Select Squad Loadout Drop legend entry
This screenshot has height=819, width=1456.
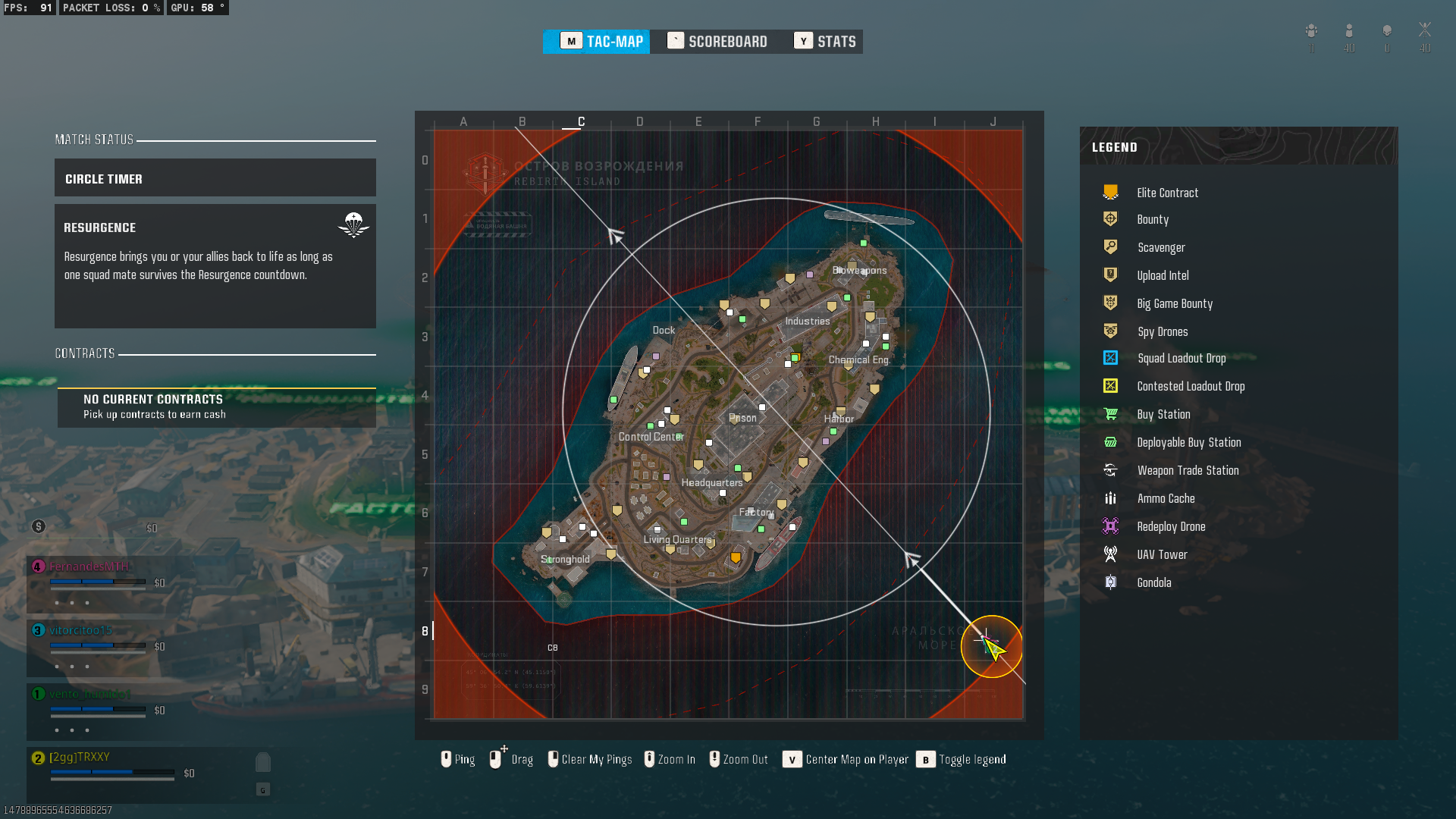click(1181, 359)
